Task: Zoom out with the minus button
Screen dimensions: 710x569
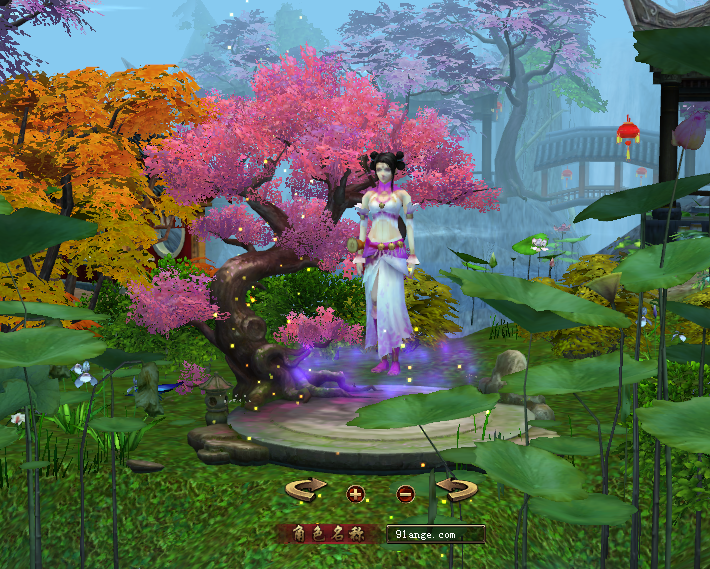Action: pos(405,493)
